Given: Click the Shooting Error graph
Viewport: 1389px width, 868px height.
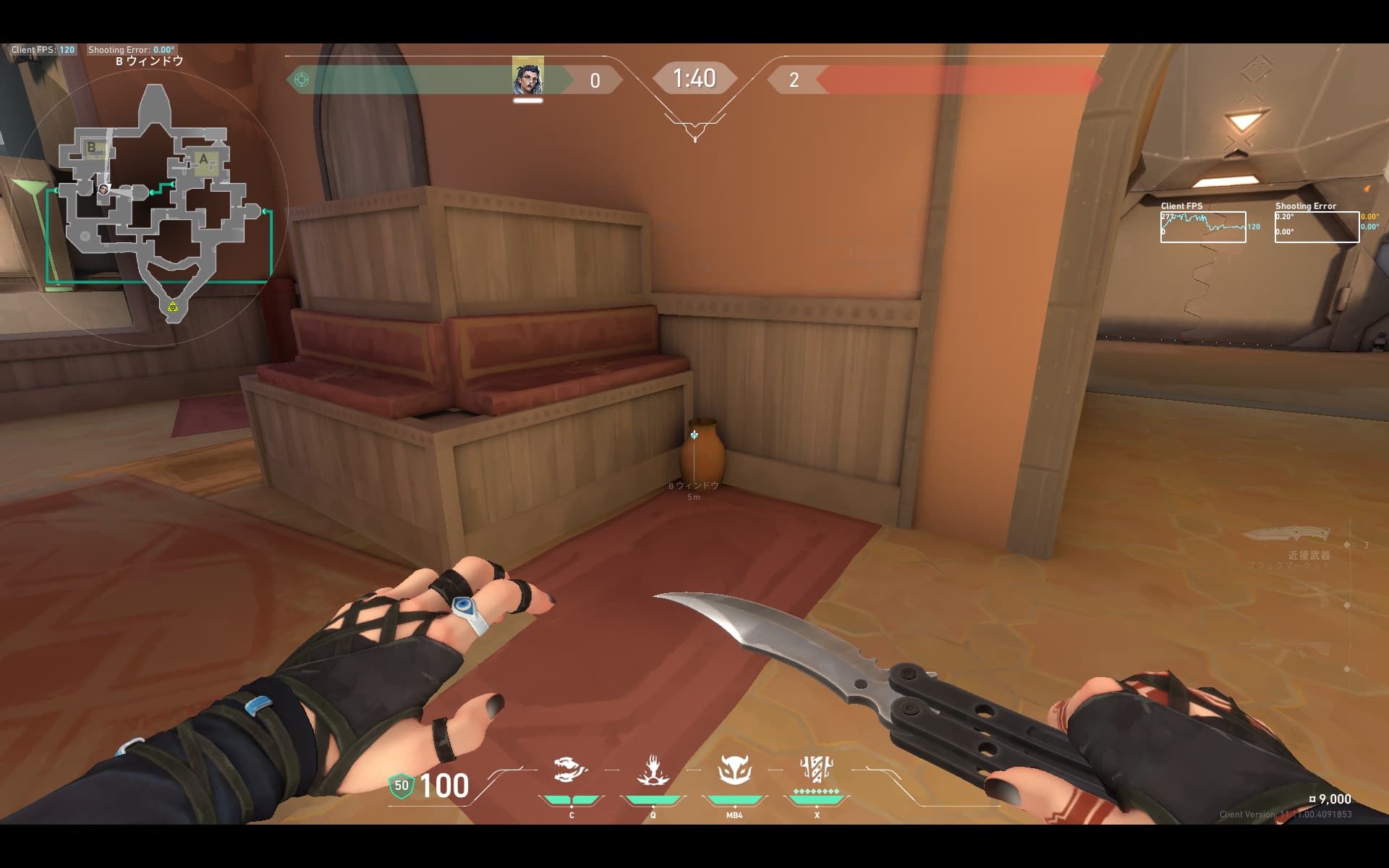Looking at the screenshot, I should click(1317, 226).
